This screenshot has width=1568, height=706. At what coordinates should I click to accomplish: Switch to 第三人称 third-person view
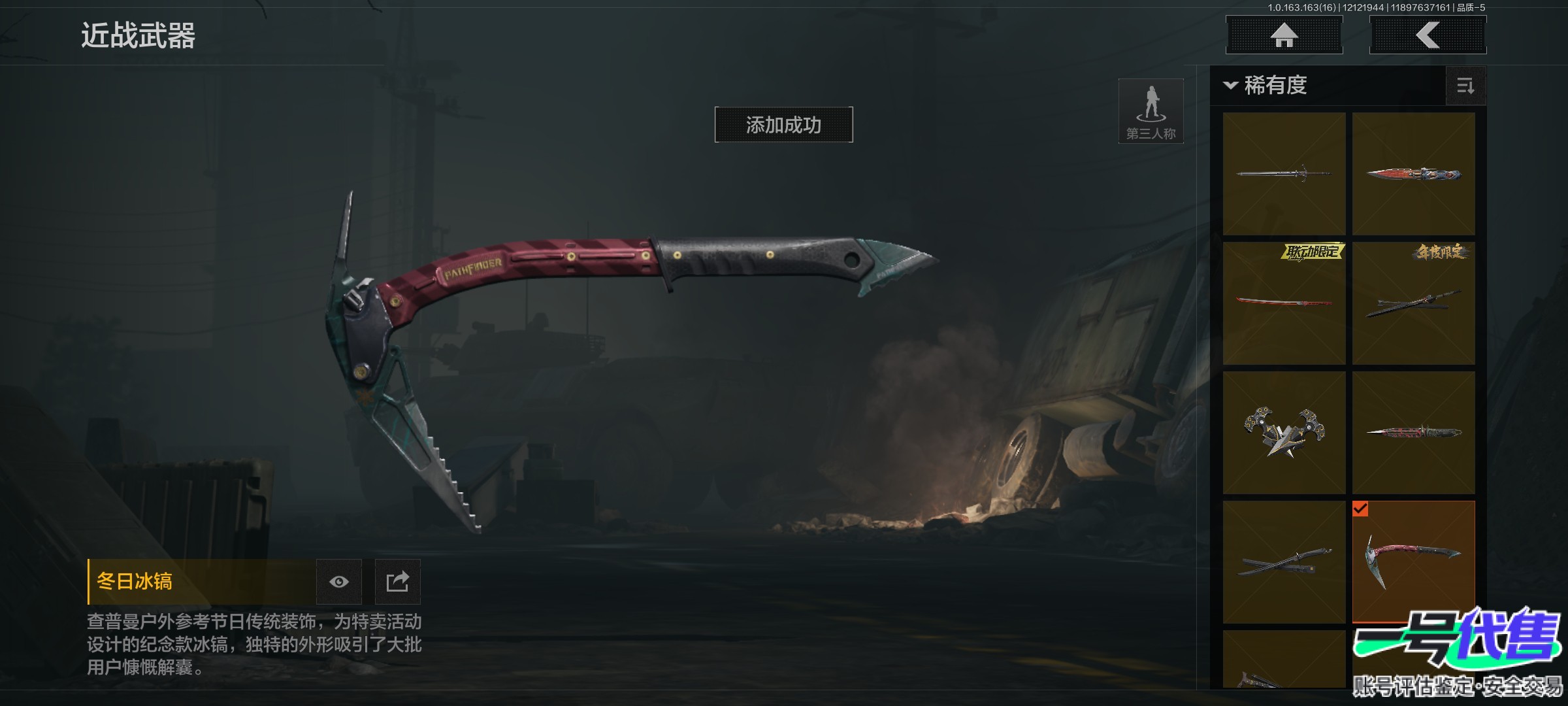tap(1151, 111)
